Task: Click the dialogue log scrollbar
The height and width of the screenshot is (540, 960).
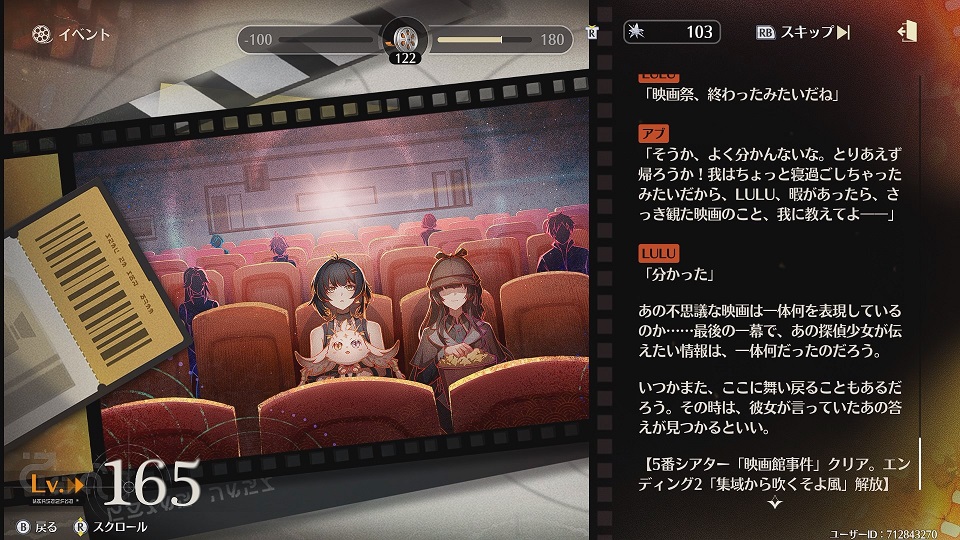Action: tap(921, 466)
